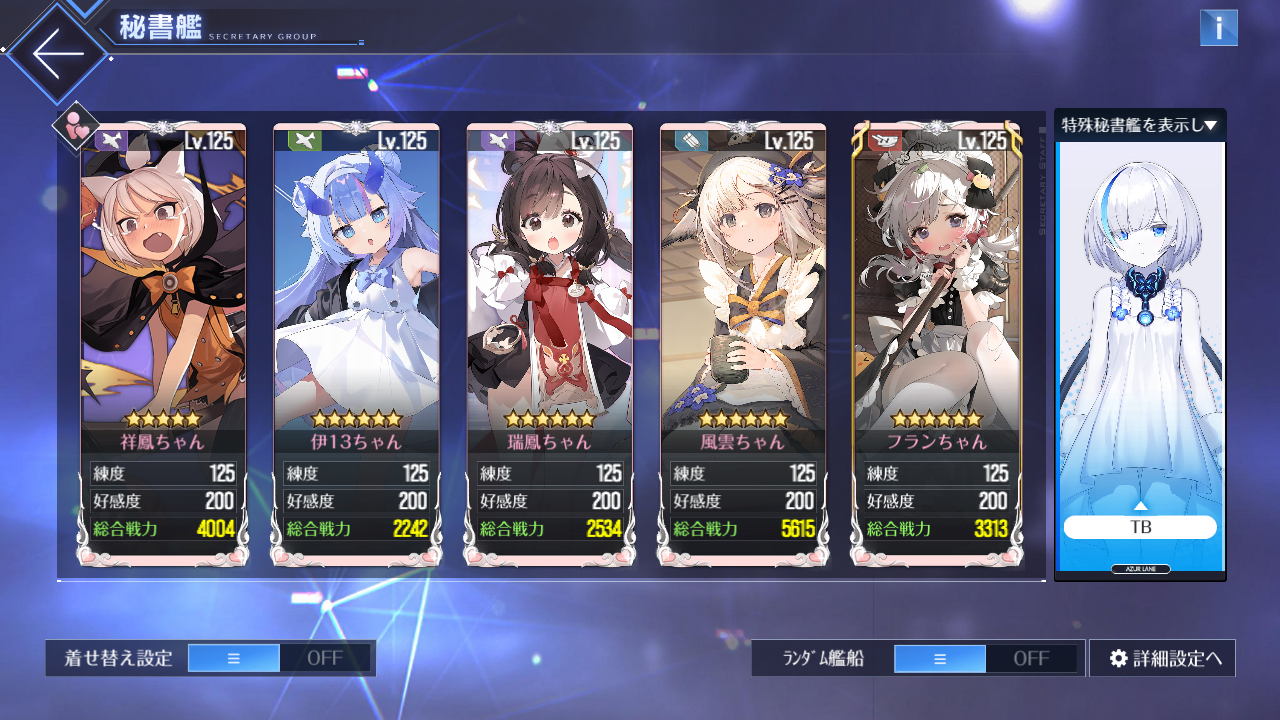Click the pink hearts affinity icon
Viewport: 1280px width, 720px height.
pos(76,127)
